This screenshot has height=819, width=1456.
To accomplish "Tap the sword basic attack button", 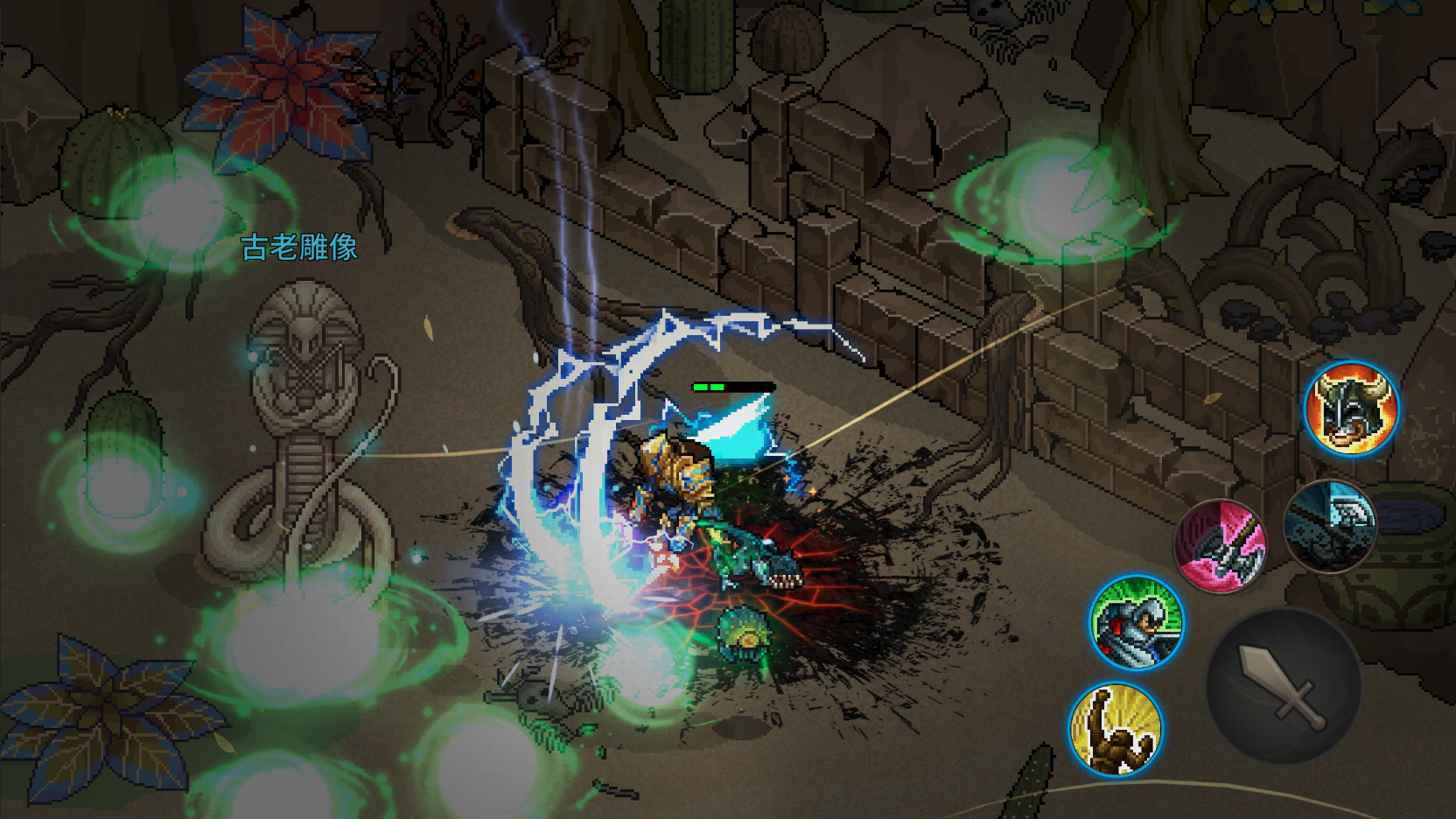I will (1283, 685).
